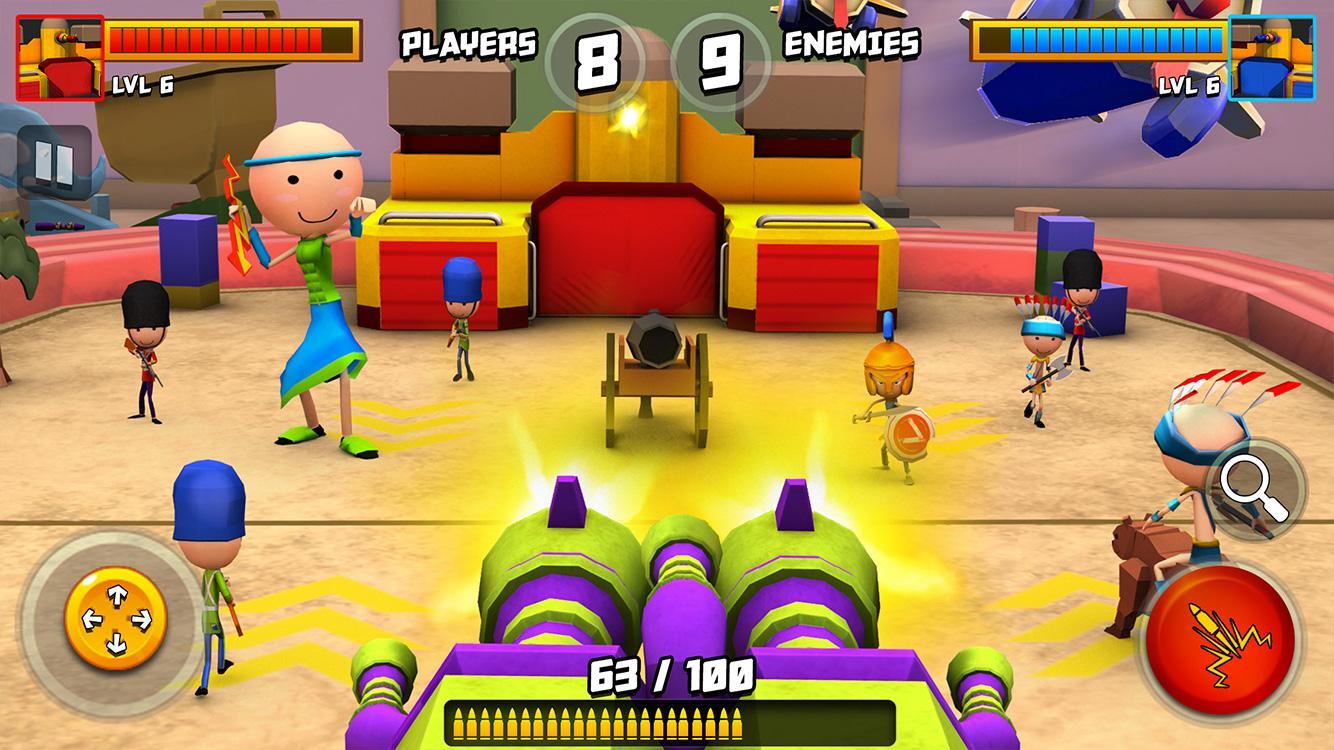Select the enemy plane portrait top right
Image resolution: width=1334 pixels, height=750 pixels.
click(1271, 58)
